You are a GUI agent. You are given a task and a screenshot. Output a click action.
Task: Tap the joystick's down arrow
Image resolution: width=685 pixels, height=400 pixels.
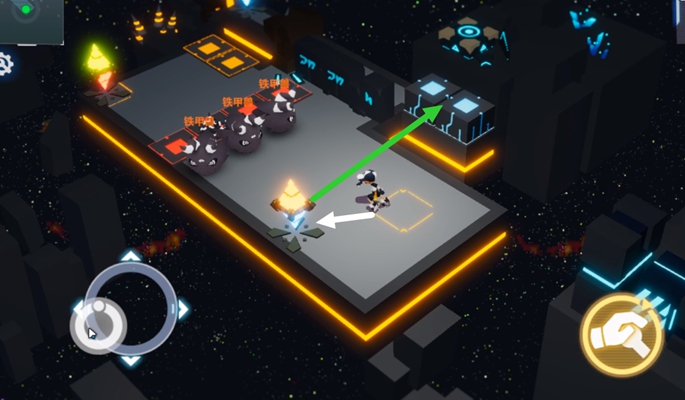pyautogui.click(x=131, y=360)
